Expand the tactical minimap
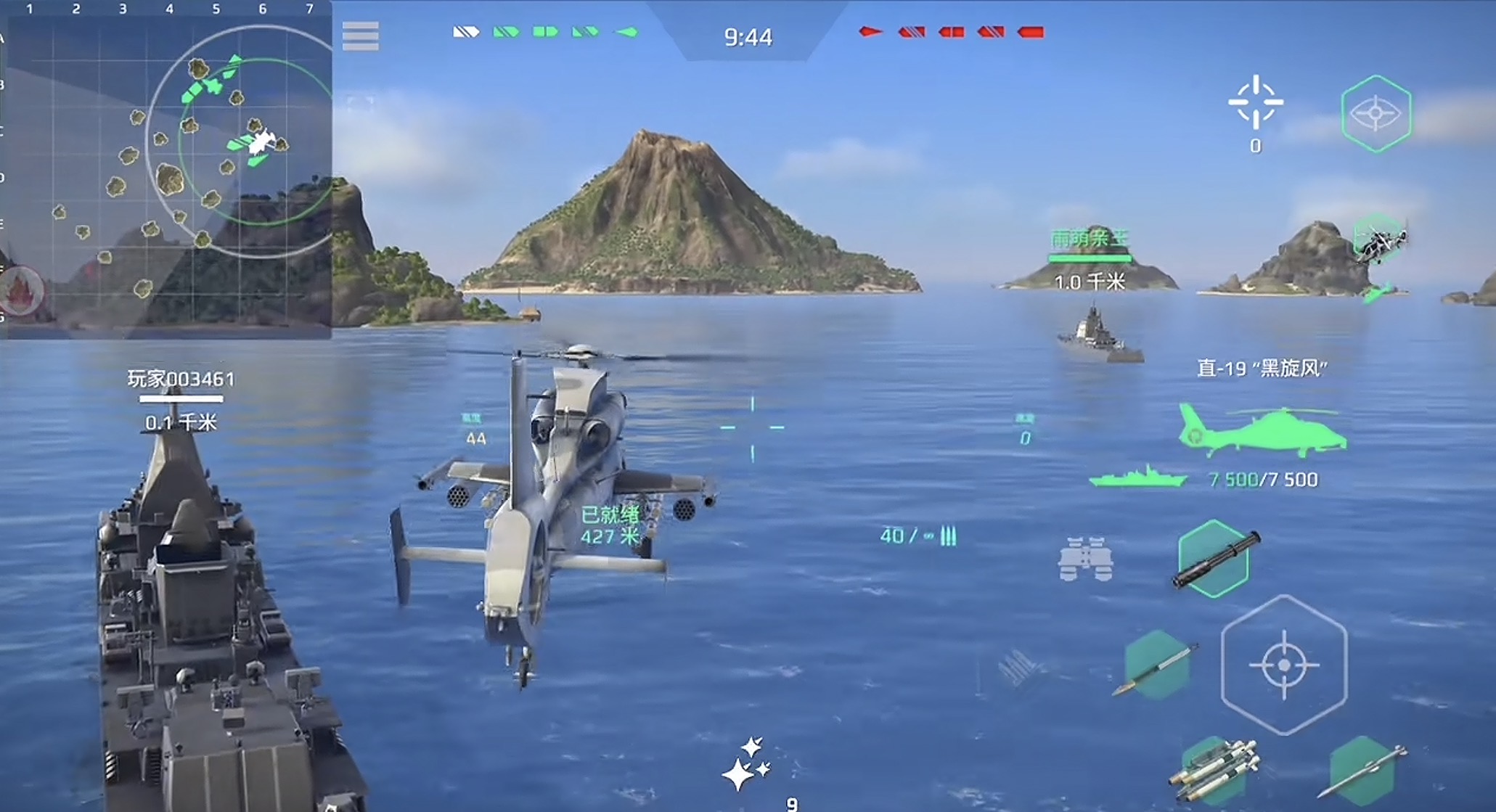The width and height of the screenshot is (1496, 812). point(167,167)
